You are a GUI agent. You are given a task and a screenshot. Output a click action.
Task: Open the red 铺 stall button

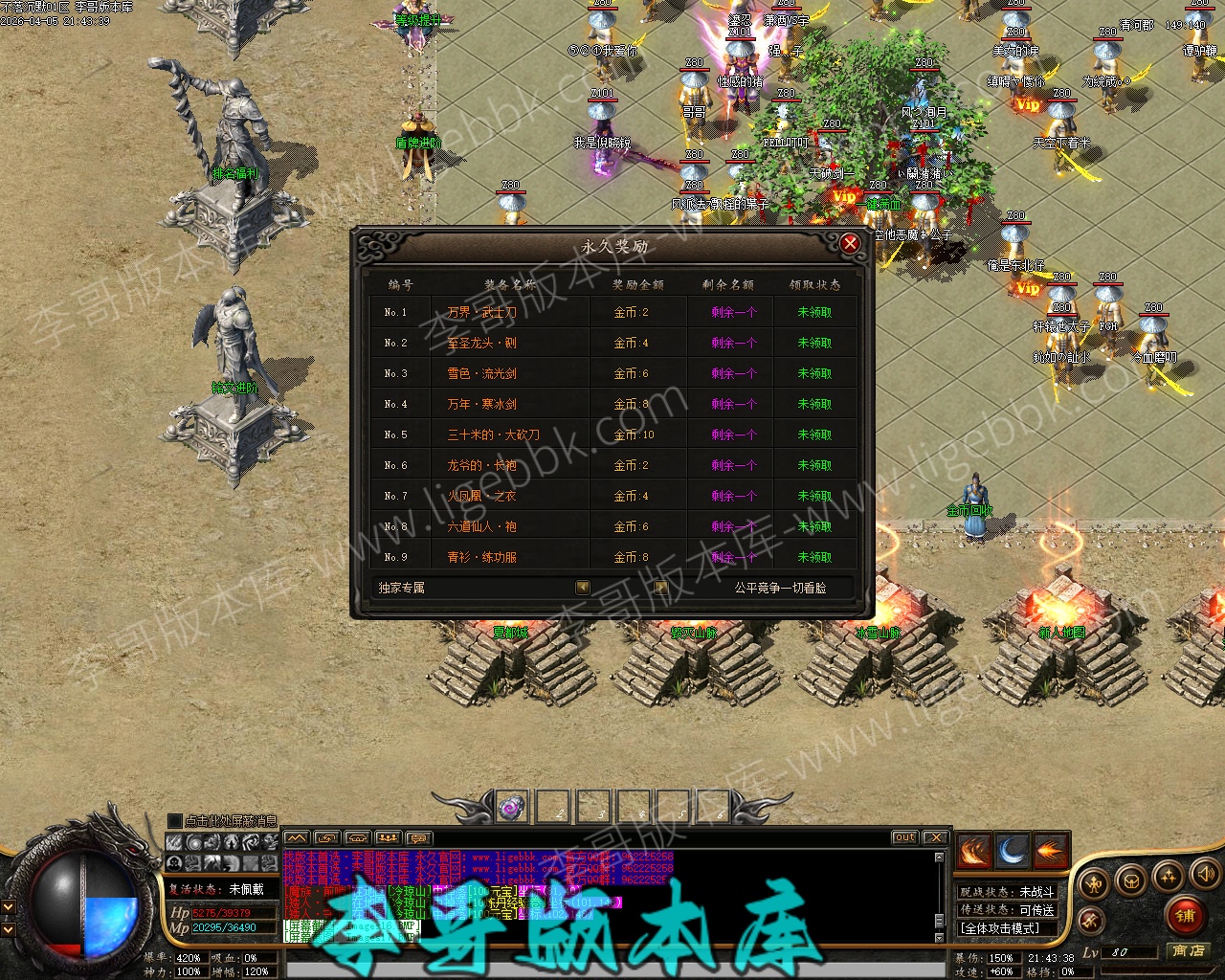pos(1186,915)
